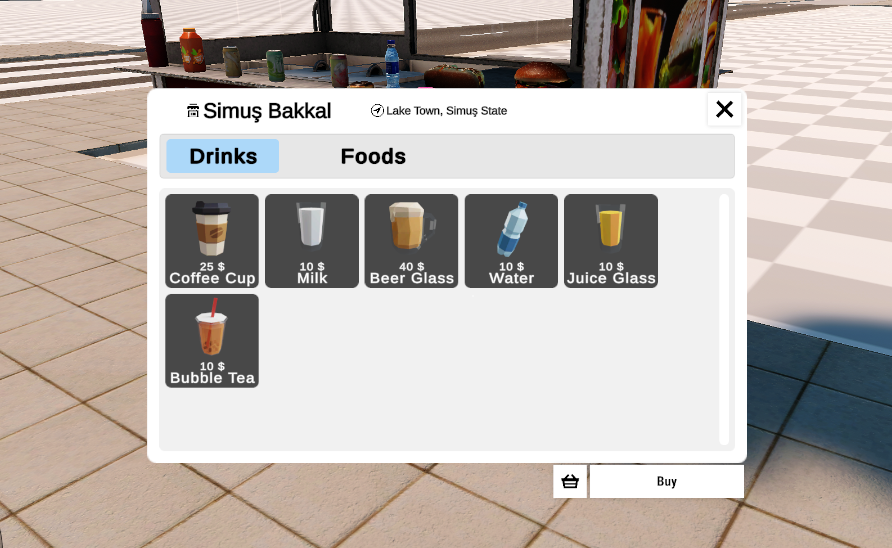The image size is (892, 548).
Task: Choose the Juice Glass tile
Action: coord(611,241)
